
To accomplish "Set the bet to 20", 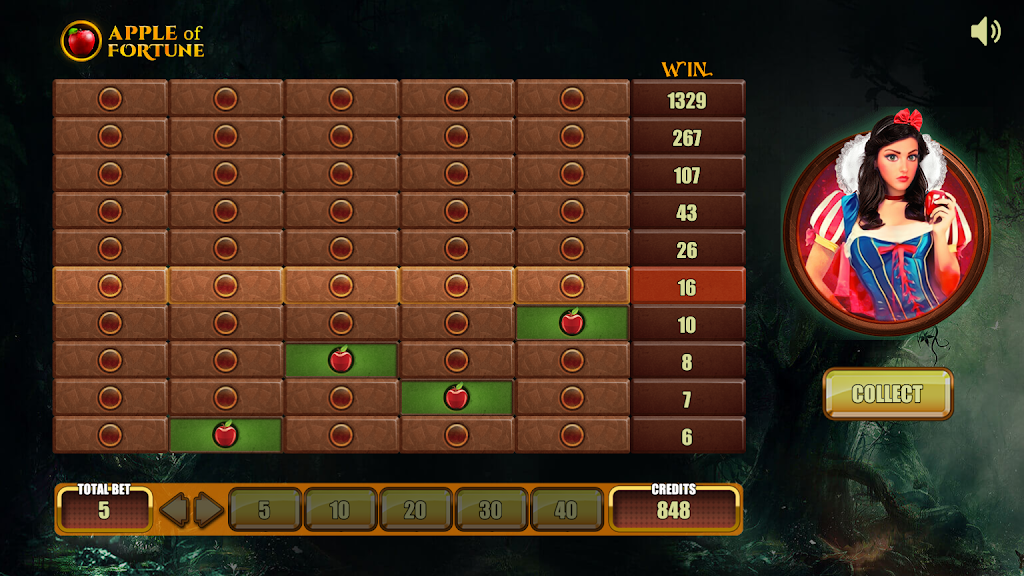I will pos(415,510).
